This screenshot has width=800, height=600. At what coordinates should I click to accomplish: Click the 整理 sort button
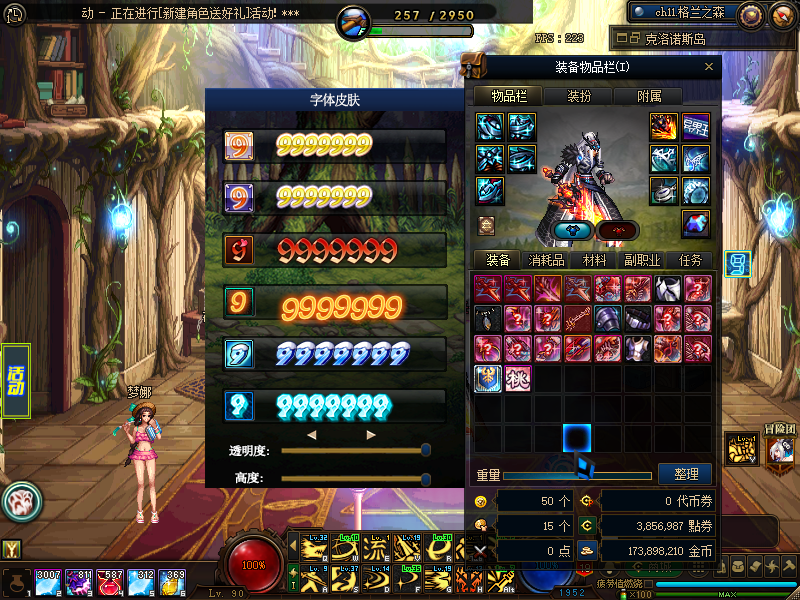coord(686,473)
